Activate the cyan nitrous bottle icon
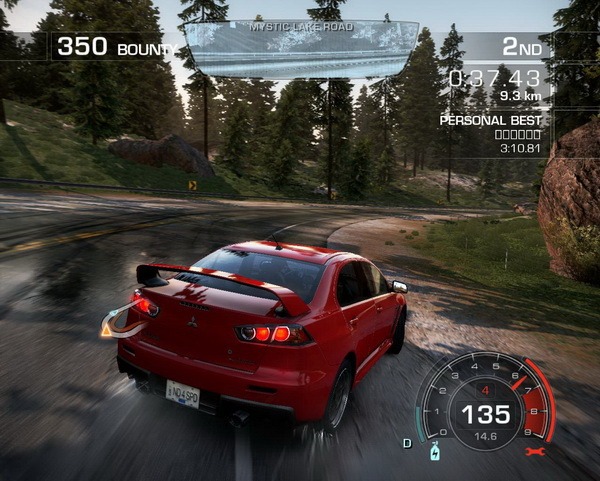Image resolution: width=600 pixels, height=481 pixels. tap(435, 451)
